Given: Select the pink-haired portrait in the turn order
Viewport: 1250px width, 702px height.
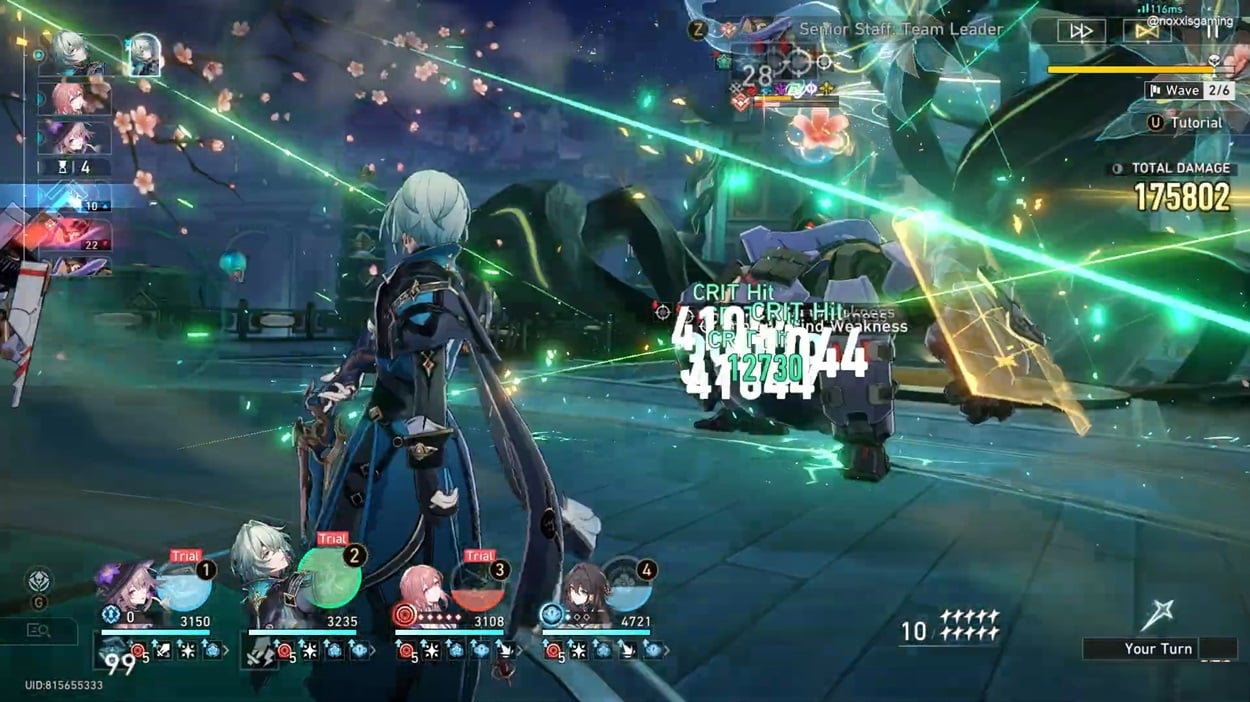Looking at the screenshot, I should pos(76,98).
